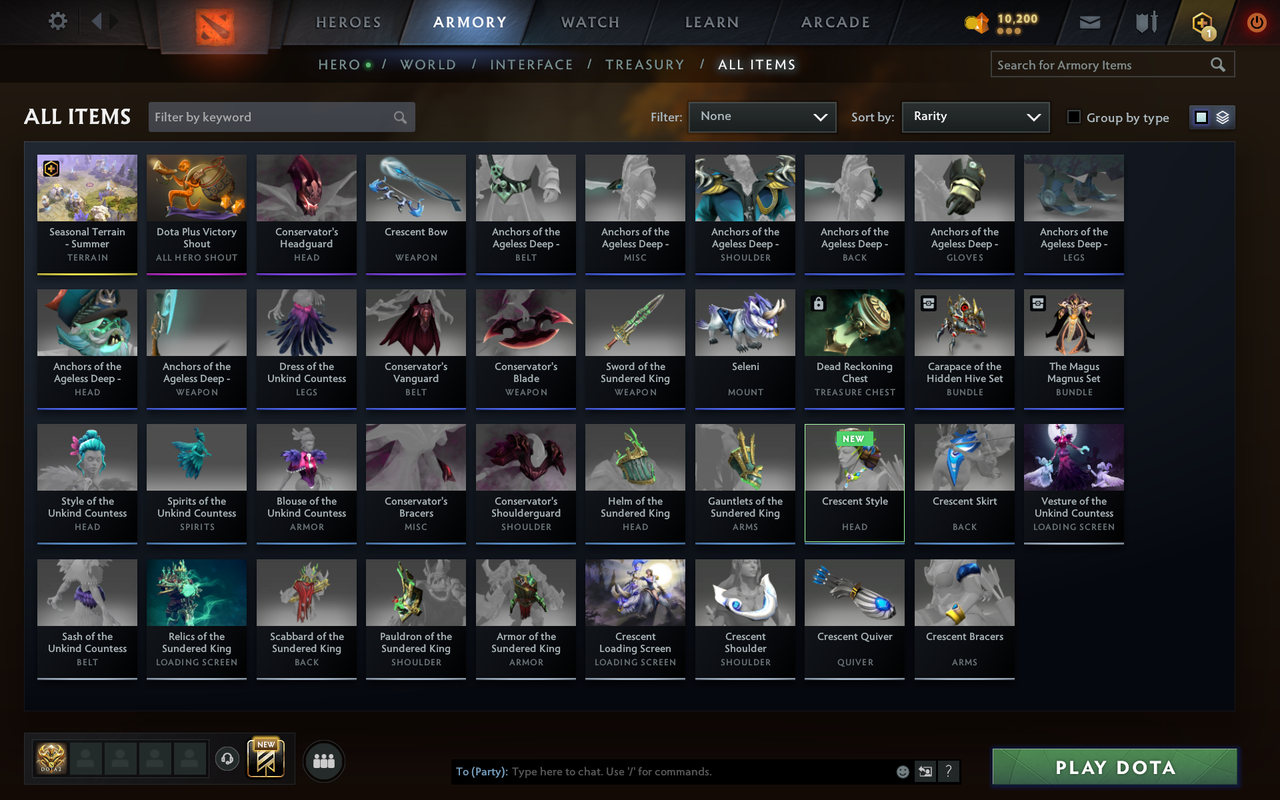This screenshot has width=1280, height=800.
Task: Open the TREASURY section
Action: point(644,64)
